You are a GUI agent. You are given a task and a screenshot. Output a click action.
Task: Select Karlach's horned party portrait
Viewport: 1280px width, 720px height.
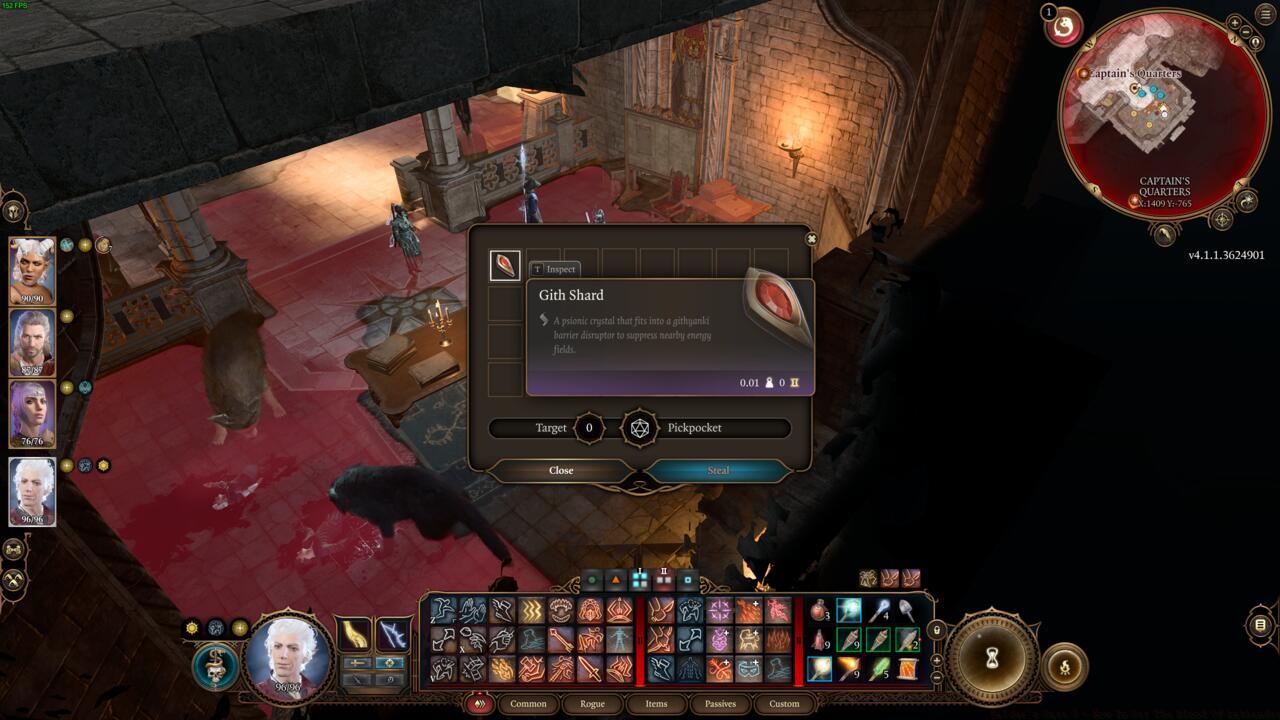[32, 271]
